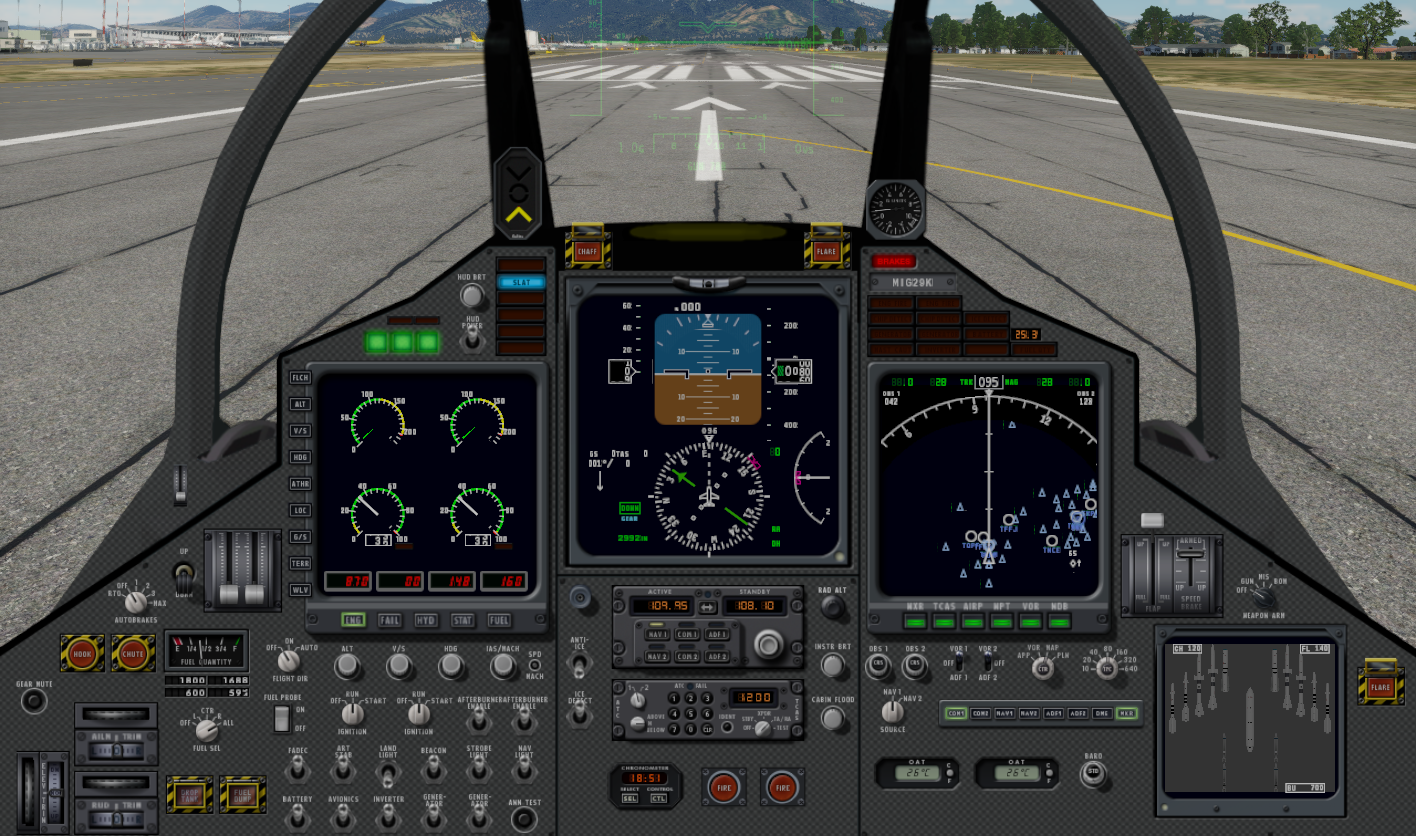Toggle the TERR button
The height and width of the screenshot is (836, 1416).
coord(299,564)
